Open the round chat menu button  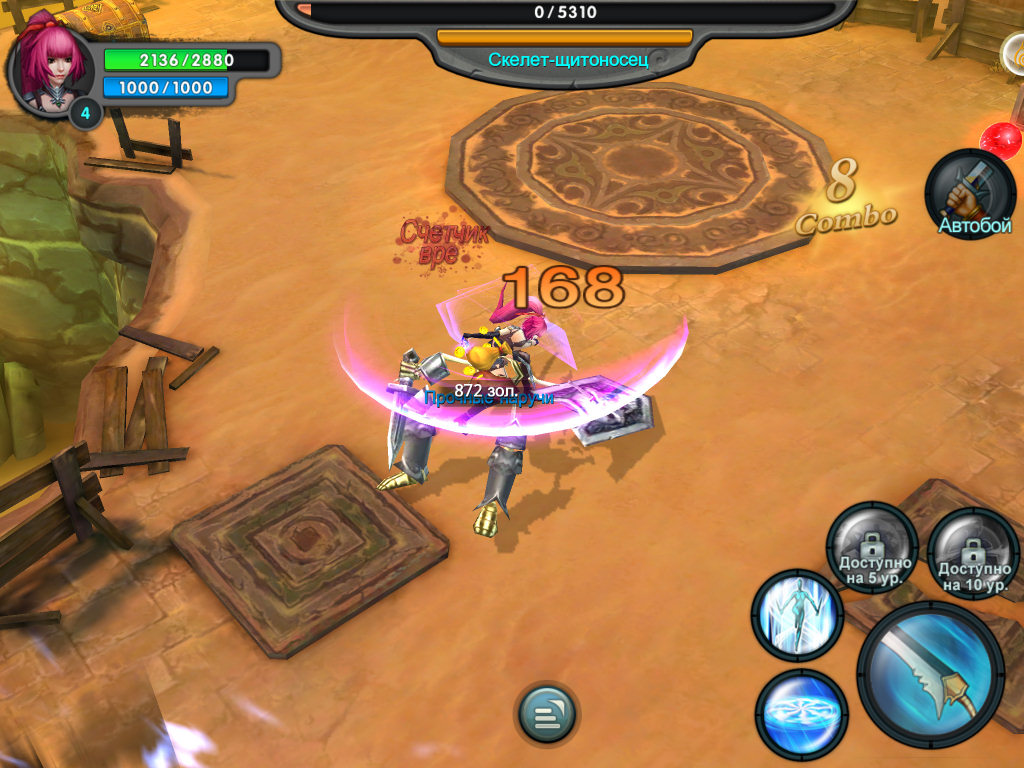[547, 714]
